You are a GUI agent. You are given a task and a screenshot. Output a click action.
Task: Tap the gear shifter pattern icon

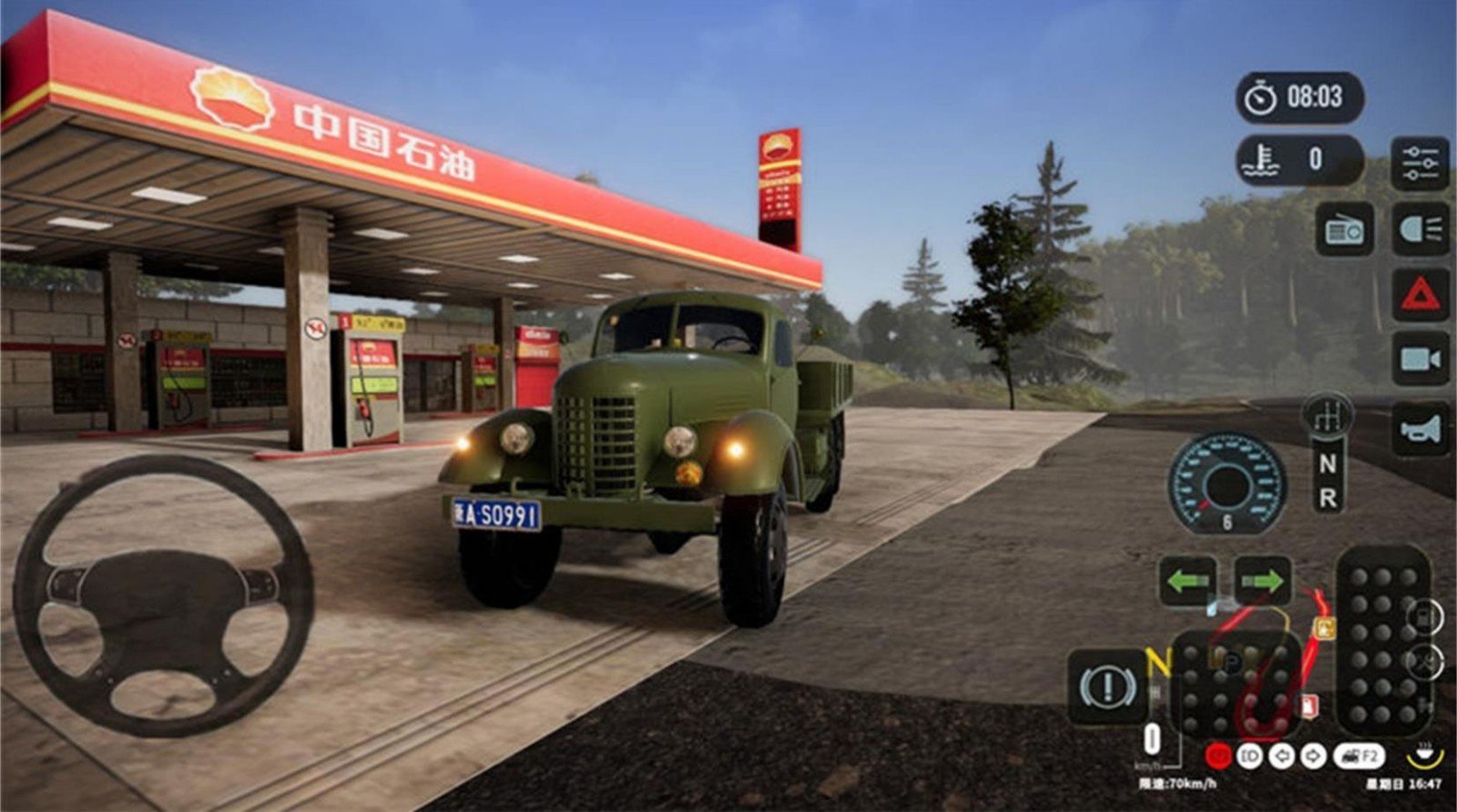click(x=1328, y=416)
